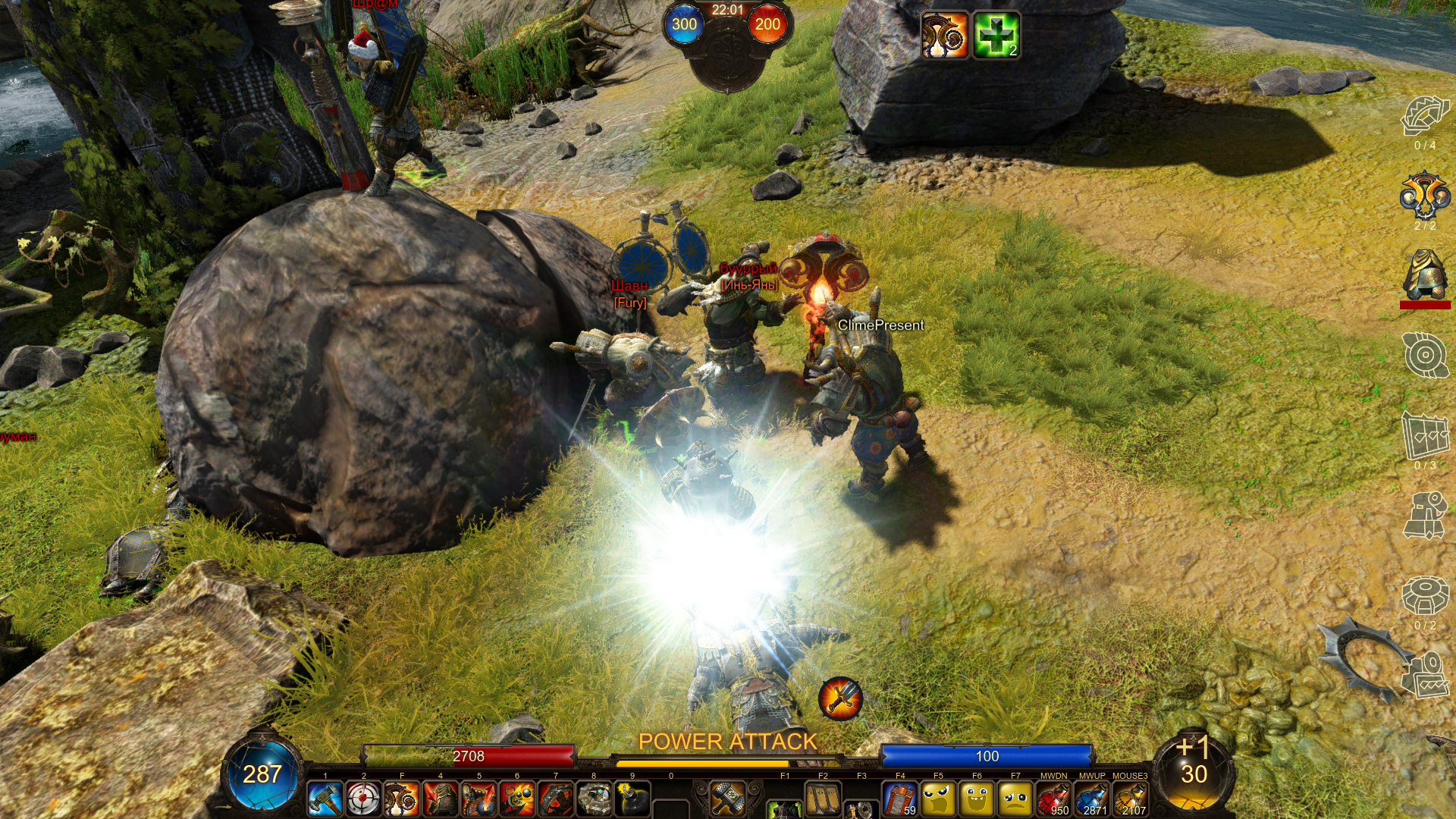The width and height of the screenshot is (1456, 819).
Task: Select the golden helmet armor icon on right
Action: click(1425, 275)
